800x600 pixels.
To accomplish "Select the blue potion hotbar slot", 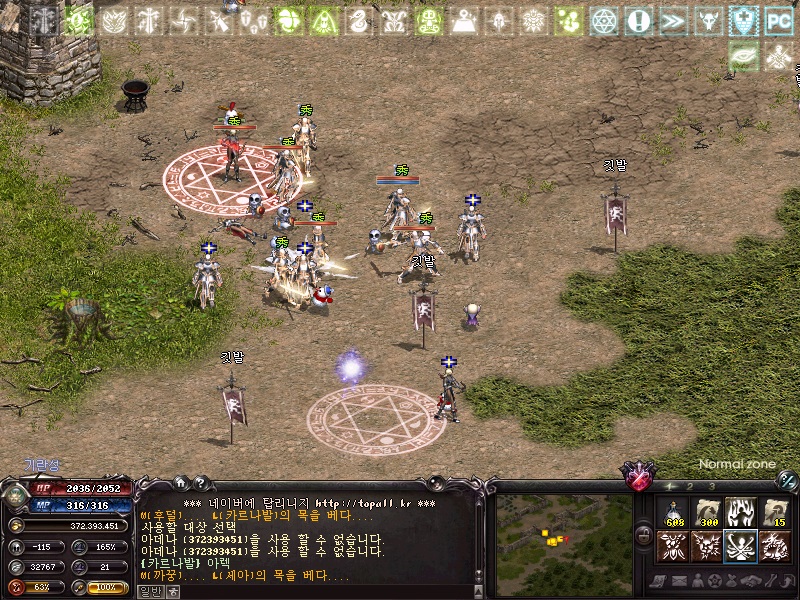I will pos(673,513).
